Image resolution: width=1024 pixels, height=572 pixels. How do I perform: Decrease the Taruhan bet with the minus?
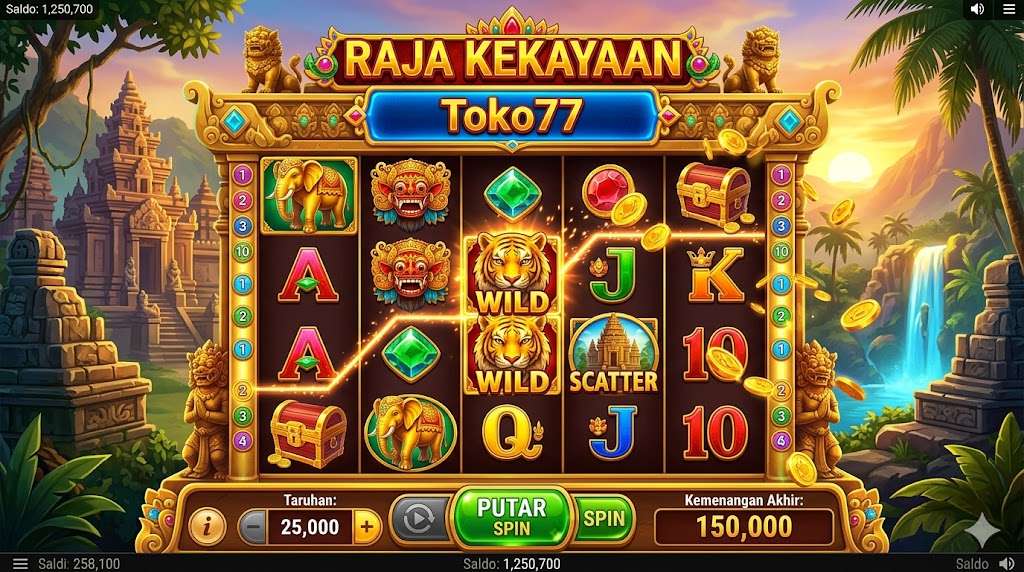point(254,526)
